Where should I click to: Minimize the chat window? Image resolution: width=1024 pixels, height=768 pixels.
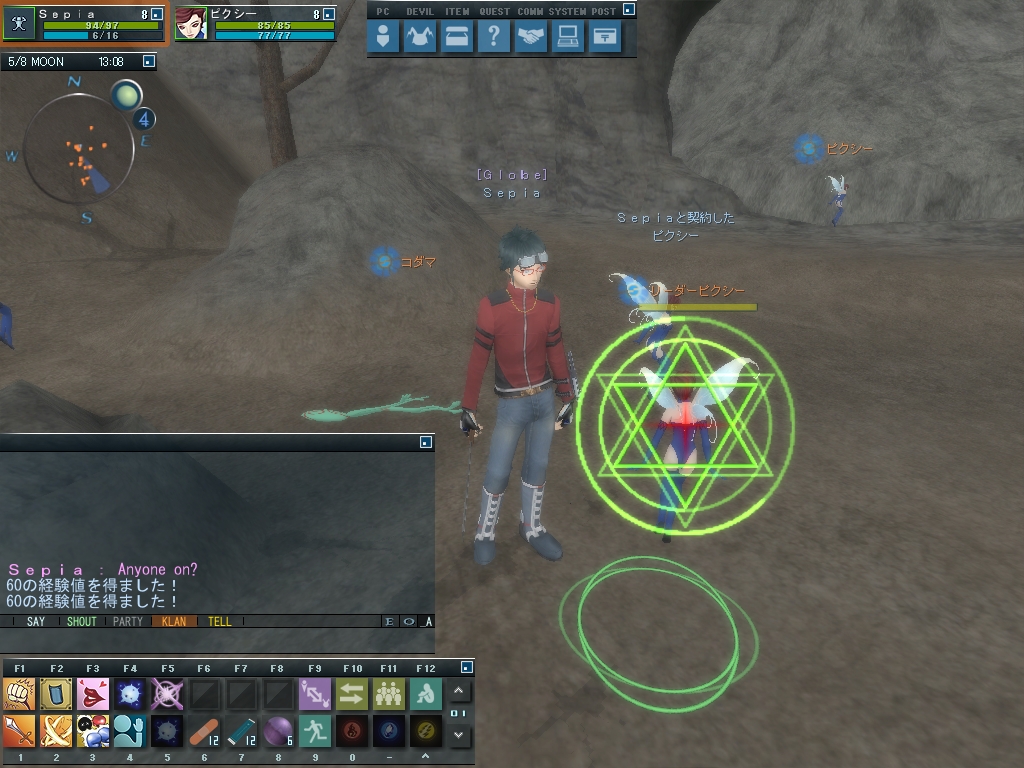(x=426, y=441)
